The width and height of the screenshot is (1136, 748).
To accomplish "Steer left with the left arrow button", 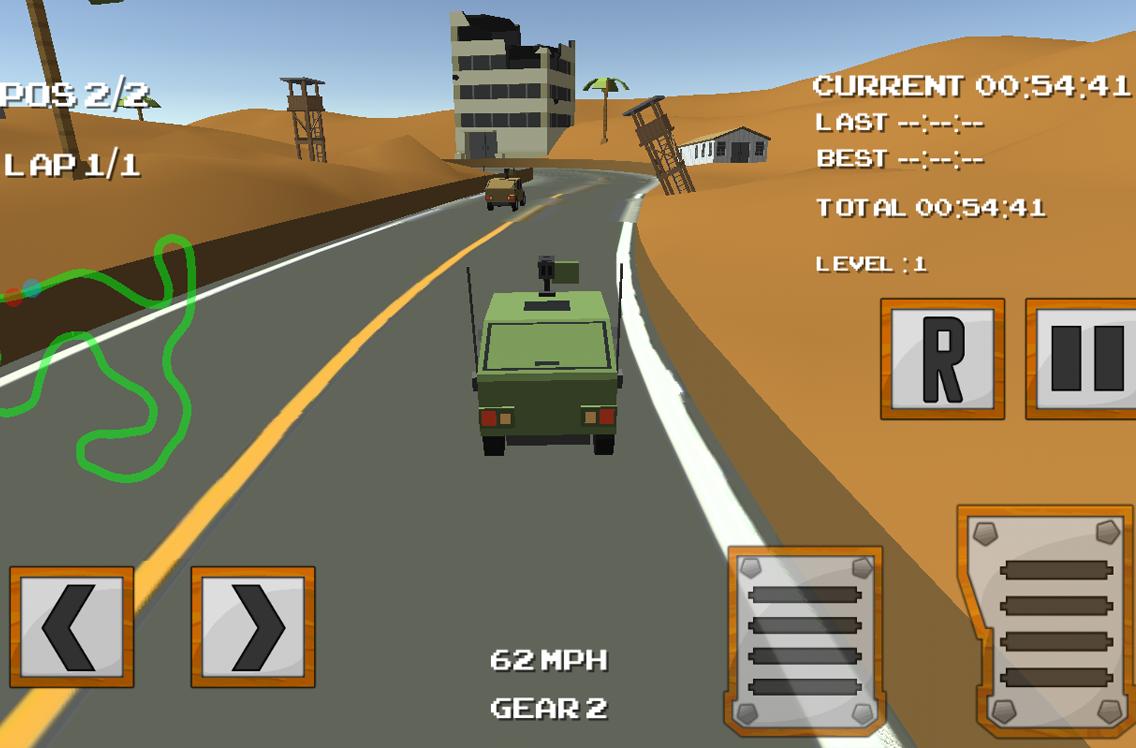I will click(71, 627).
